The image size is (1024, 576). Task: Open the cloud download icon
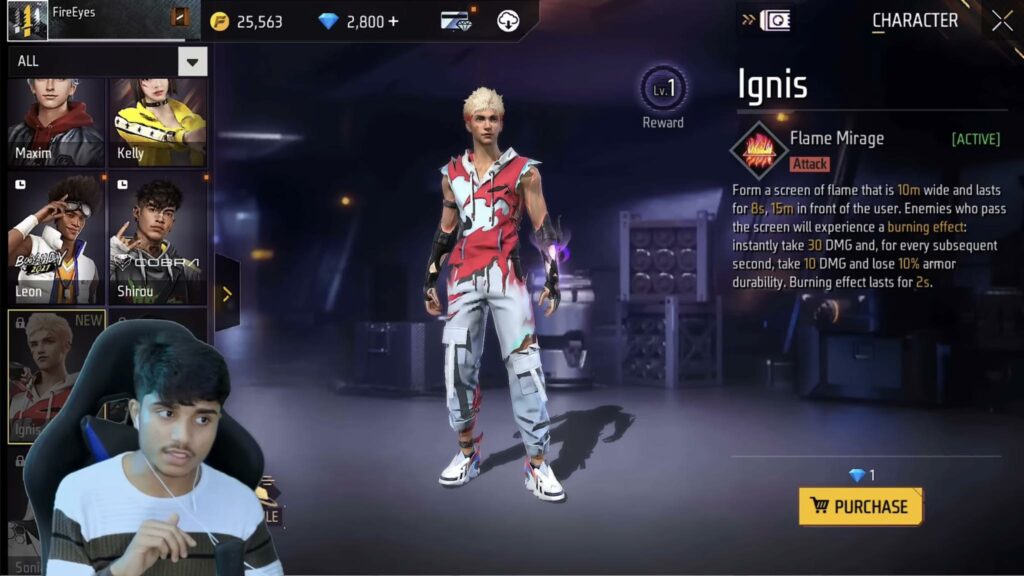click(508, 21)
